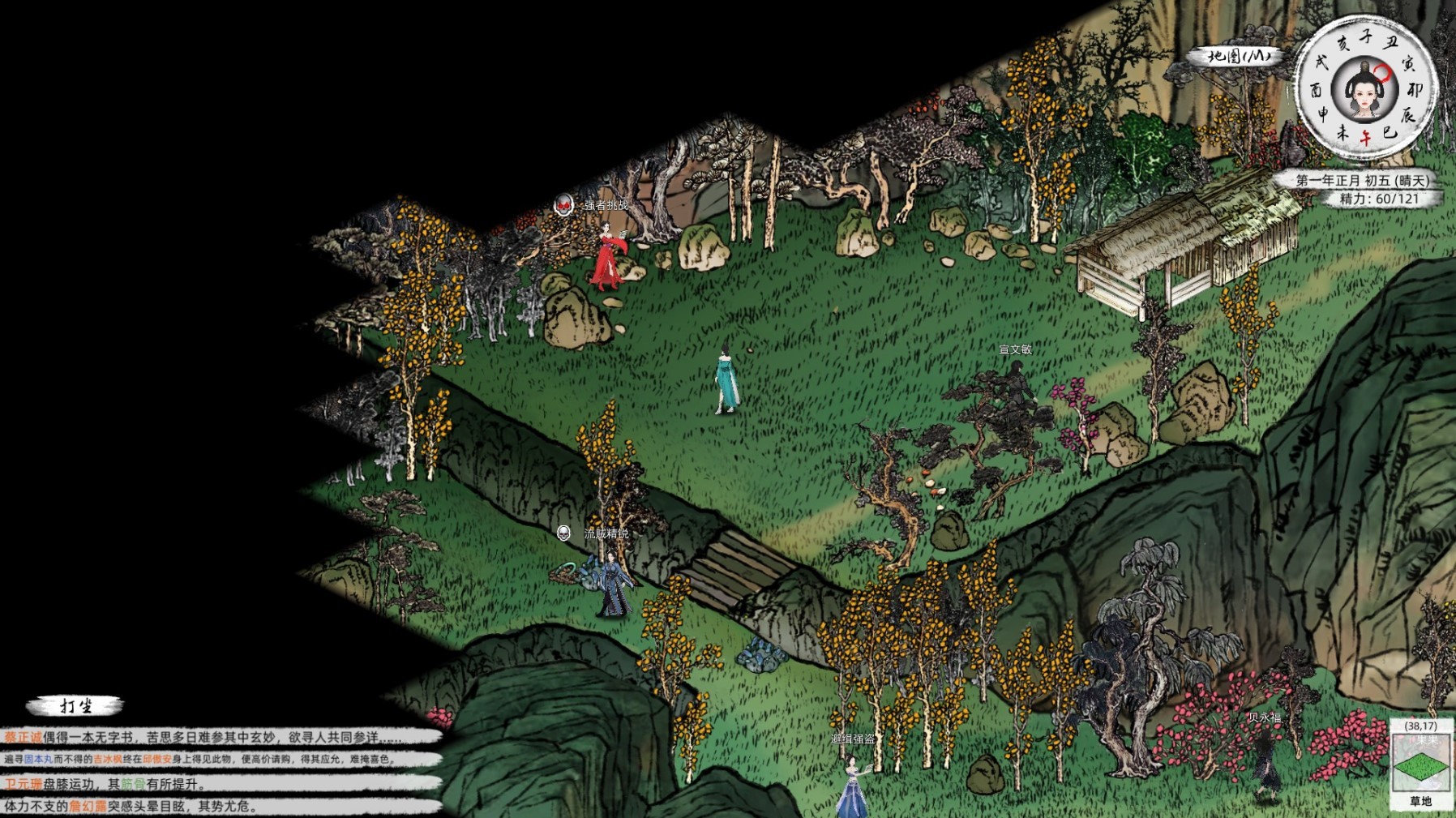Click the 吉冰枫 name in the event log
1456x818 pixels.
(108, 760)
